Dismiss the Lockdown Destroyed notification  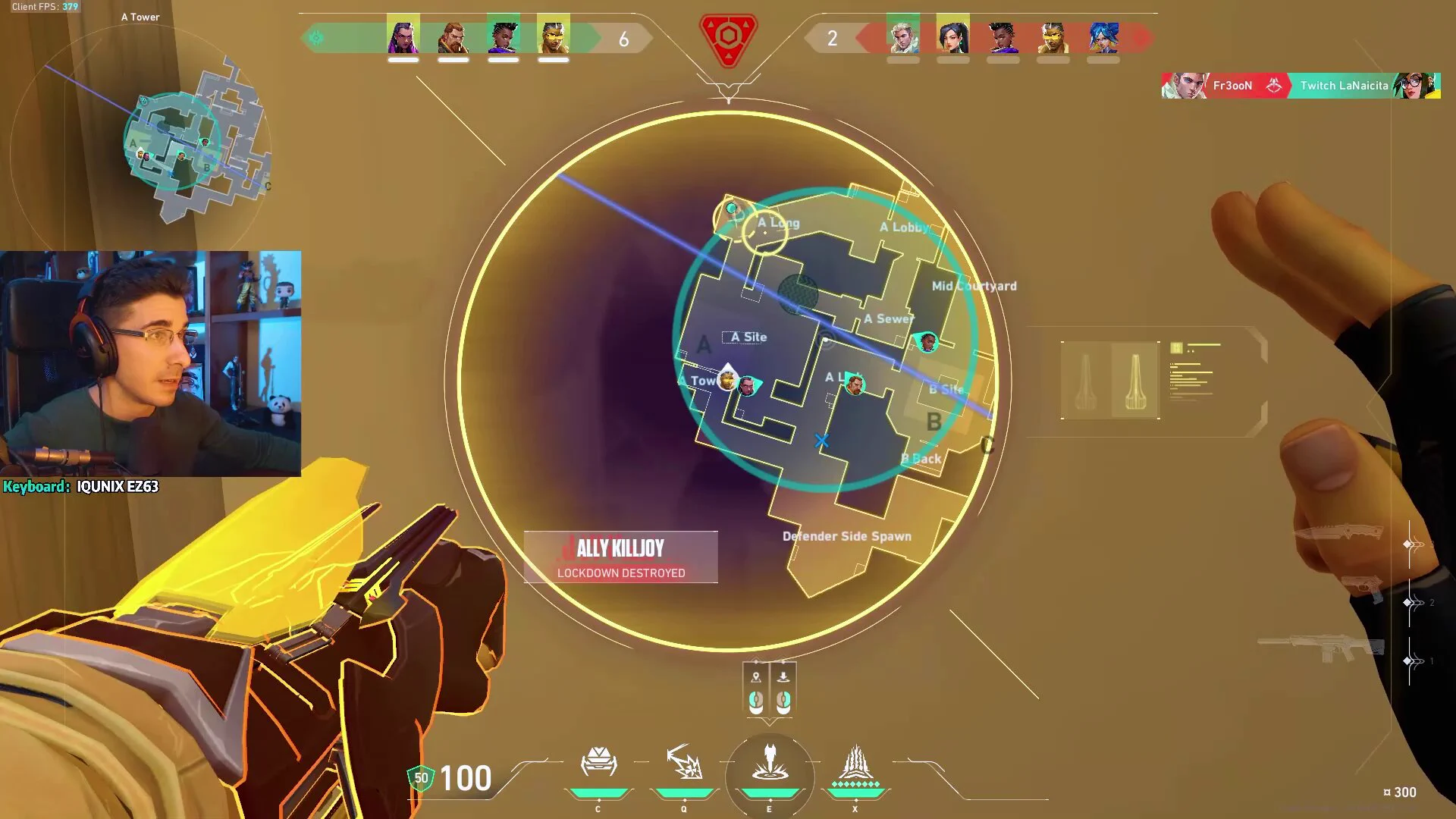point(620,557)
